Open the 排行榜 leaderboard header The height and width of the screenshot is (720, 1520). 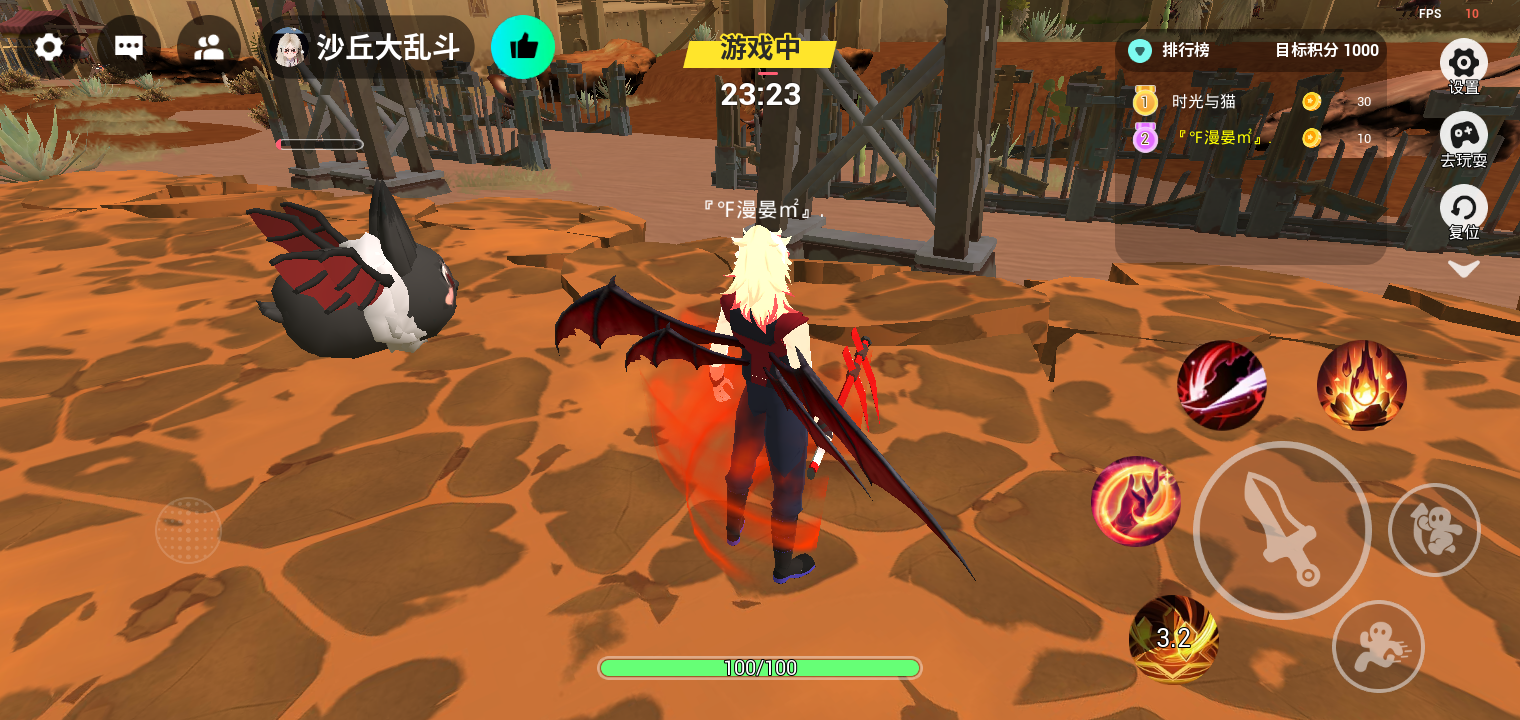coord(1185,50)
